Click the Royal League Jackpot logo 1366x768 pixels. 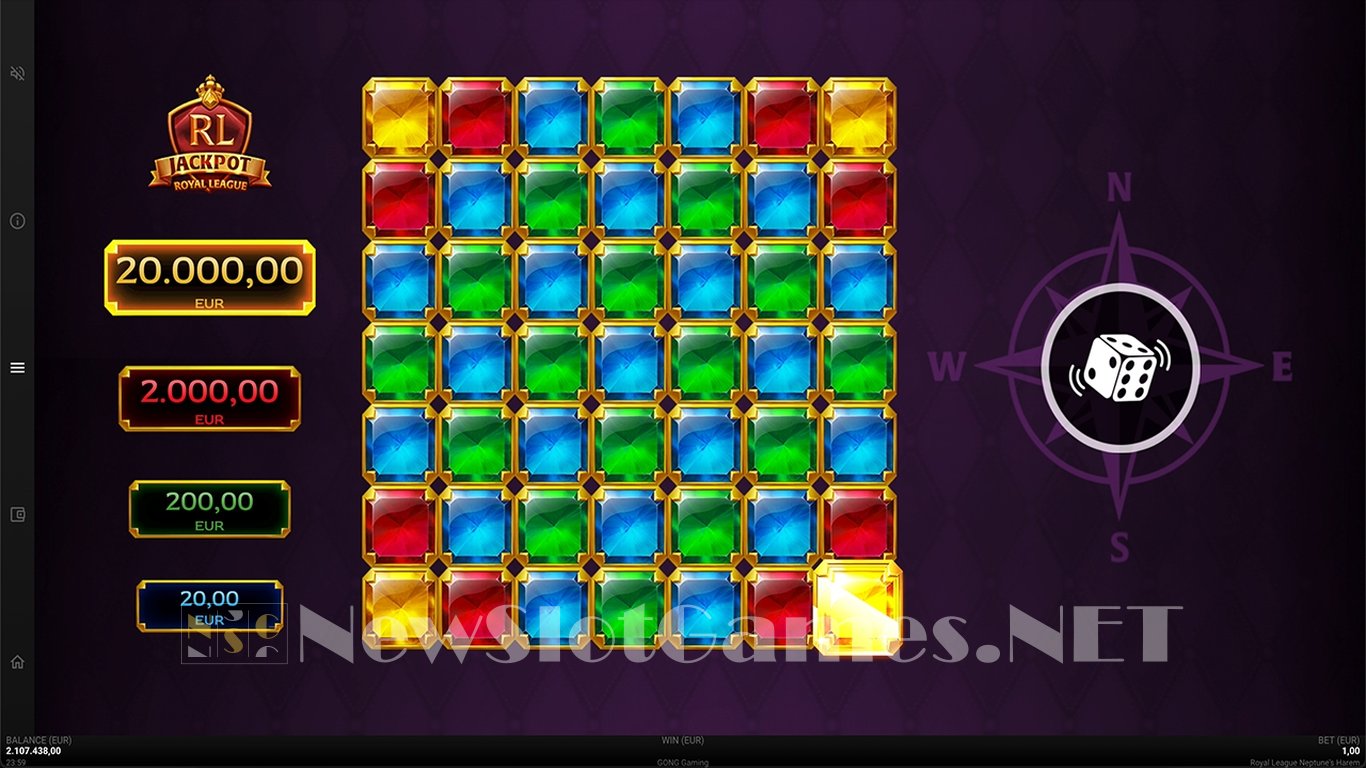(x=209, y=133)
